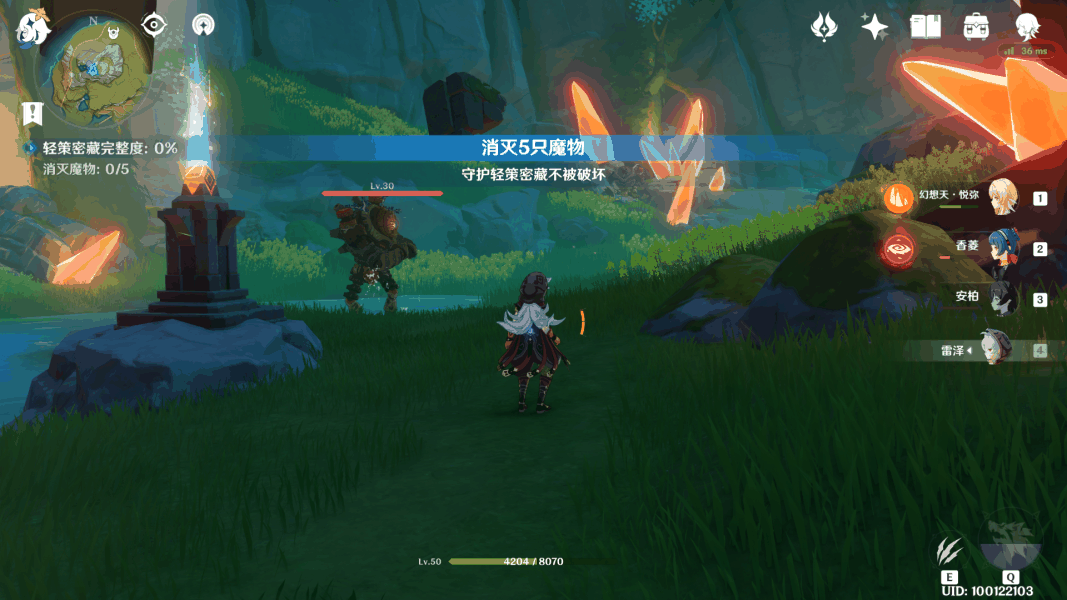The height and width of the screenshot is (600, 1067).
Task: Open the four-point star wish icon
Action: click(875, 27)
